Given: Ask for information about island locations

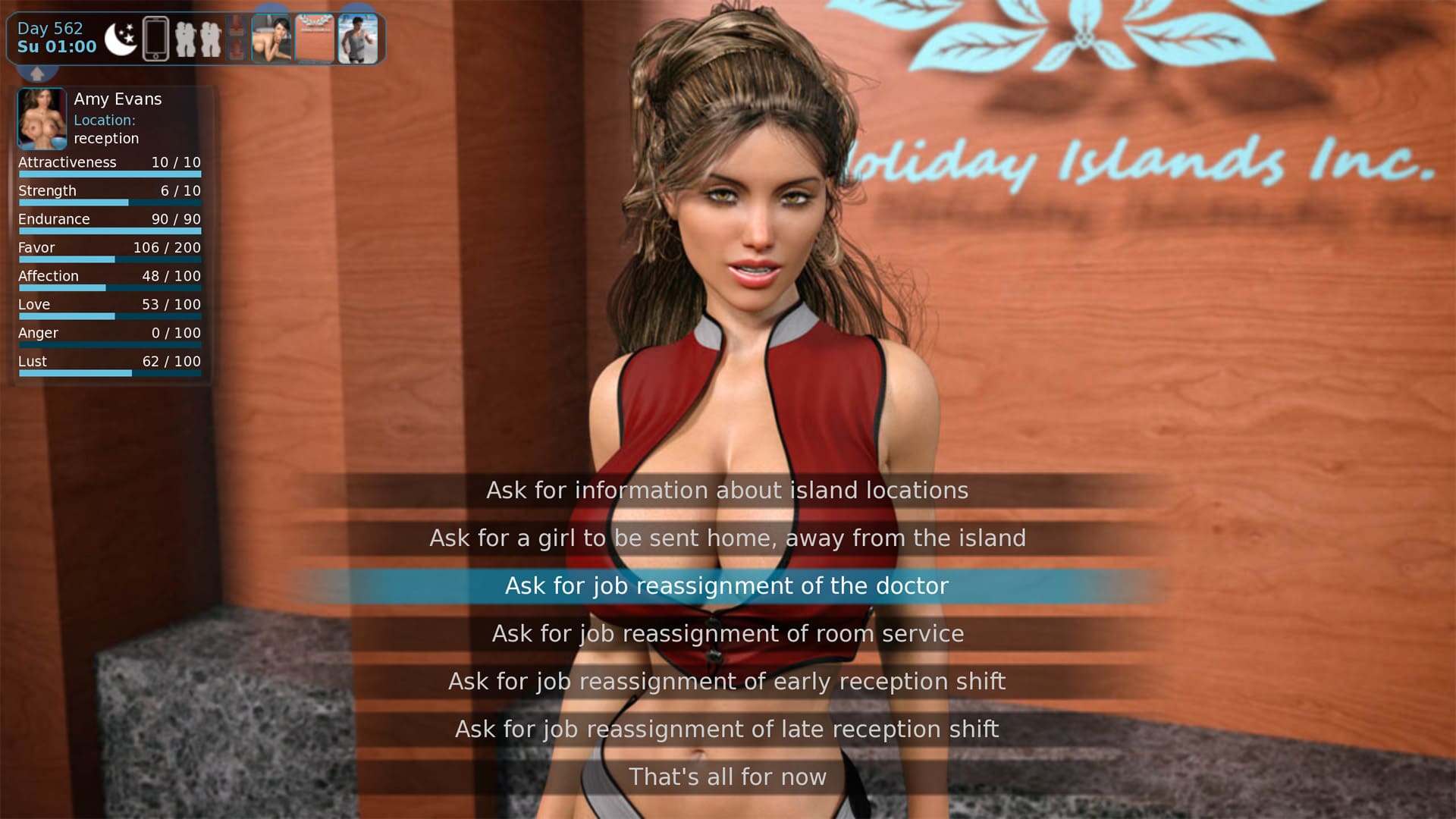Looking at the screenshot, I should [x=727, y=491].
